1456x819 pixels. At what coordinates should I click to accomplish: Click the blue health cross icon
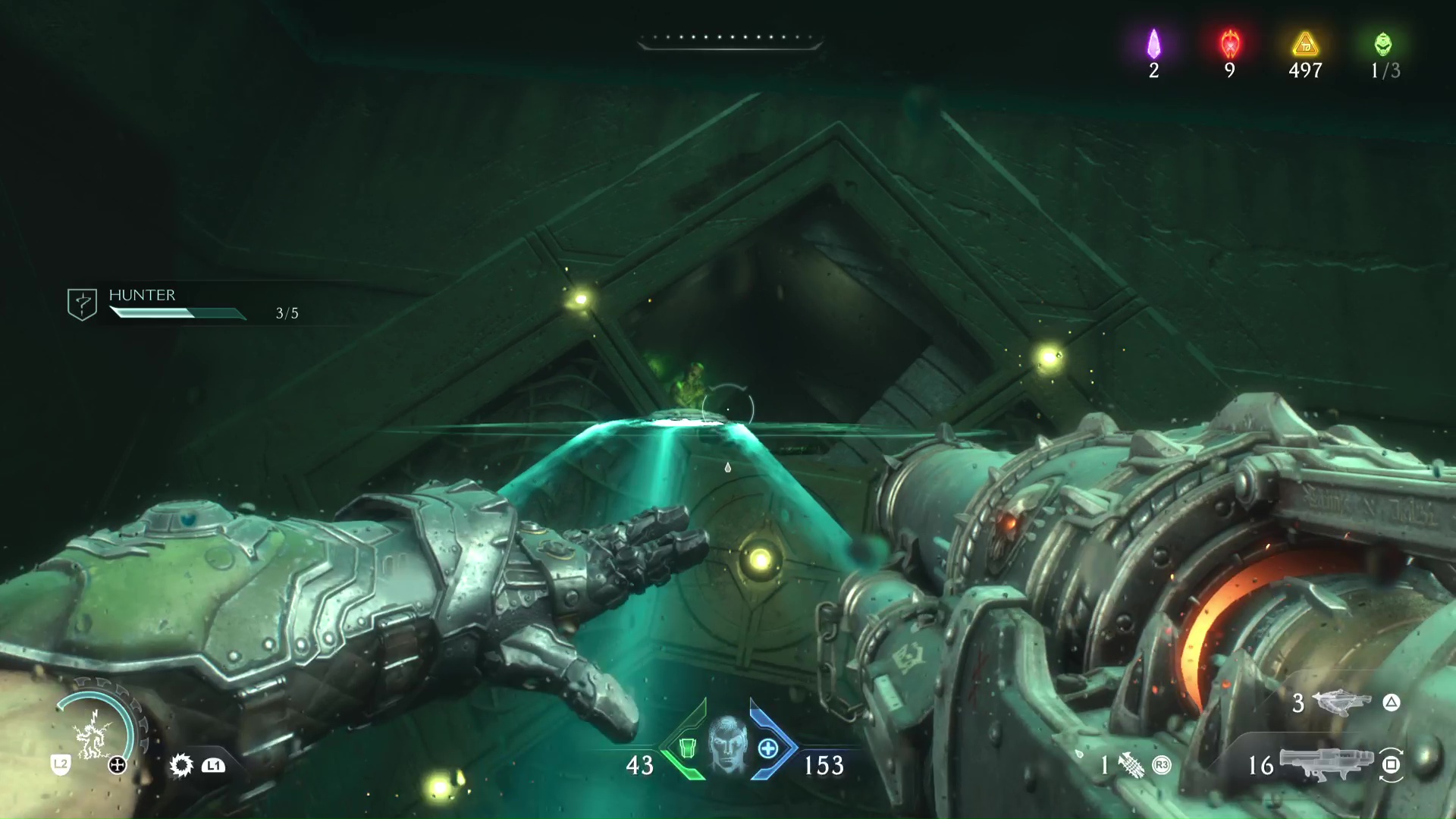point(768,748)
